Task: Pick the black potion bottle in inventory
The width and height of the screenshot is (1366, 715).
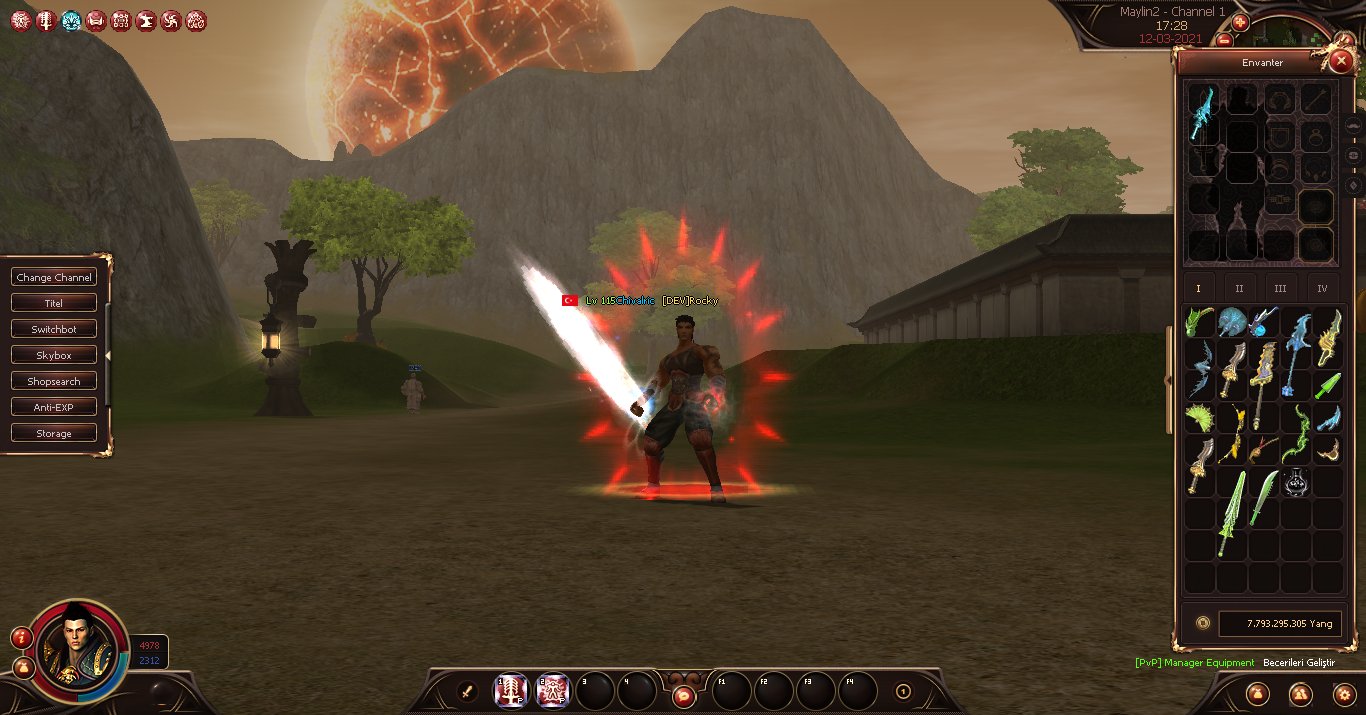Action: 1297,483
